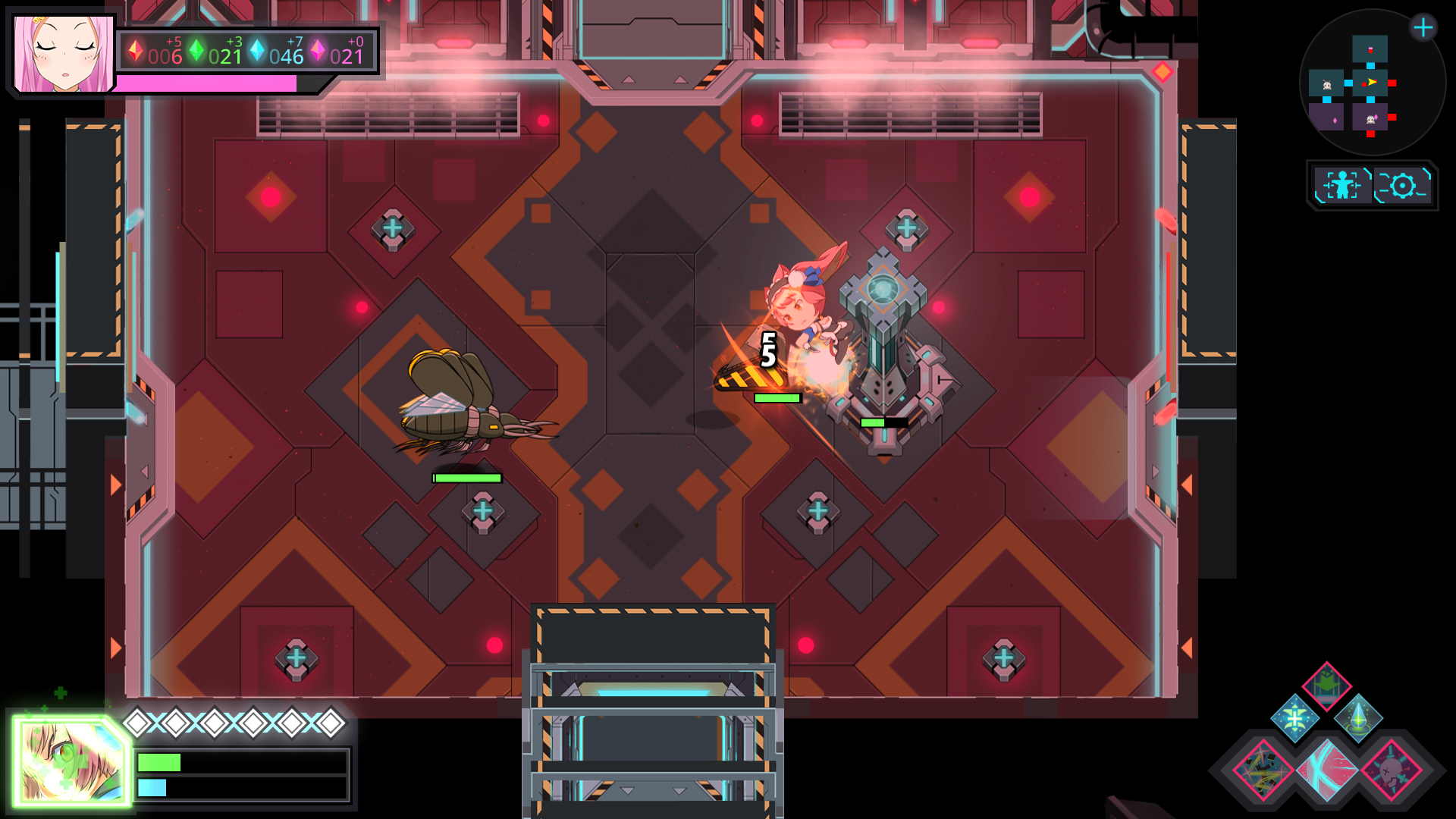Viewport: 1456px width, 819px height.
Task: Activate the cyan slash attack skill diamond
Action: click(x=1329, y=770)
